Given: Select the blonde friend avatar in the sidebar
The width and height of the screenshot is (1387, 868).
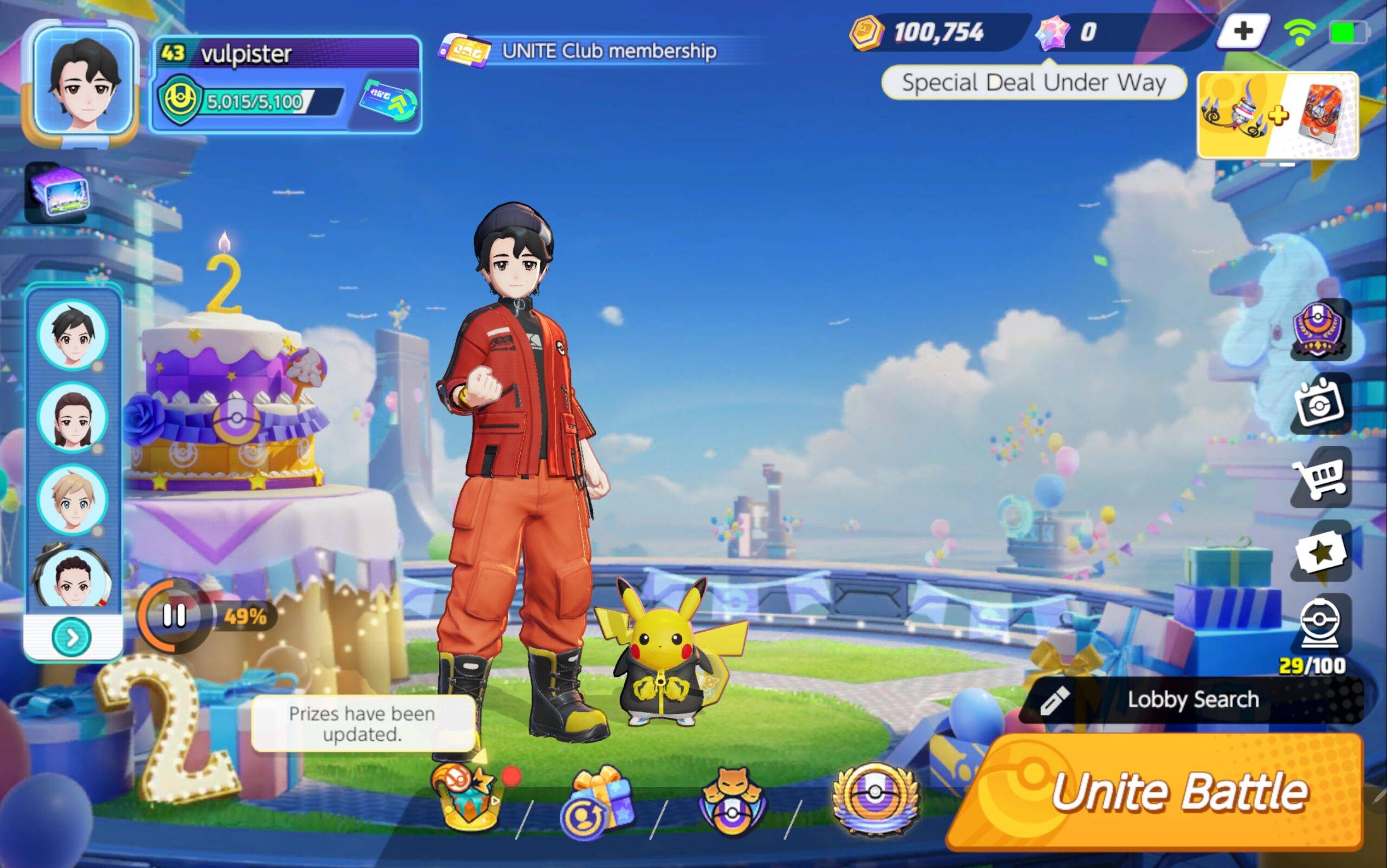Looking at the screenshot, I should click(74, 501).
